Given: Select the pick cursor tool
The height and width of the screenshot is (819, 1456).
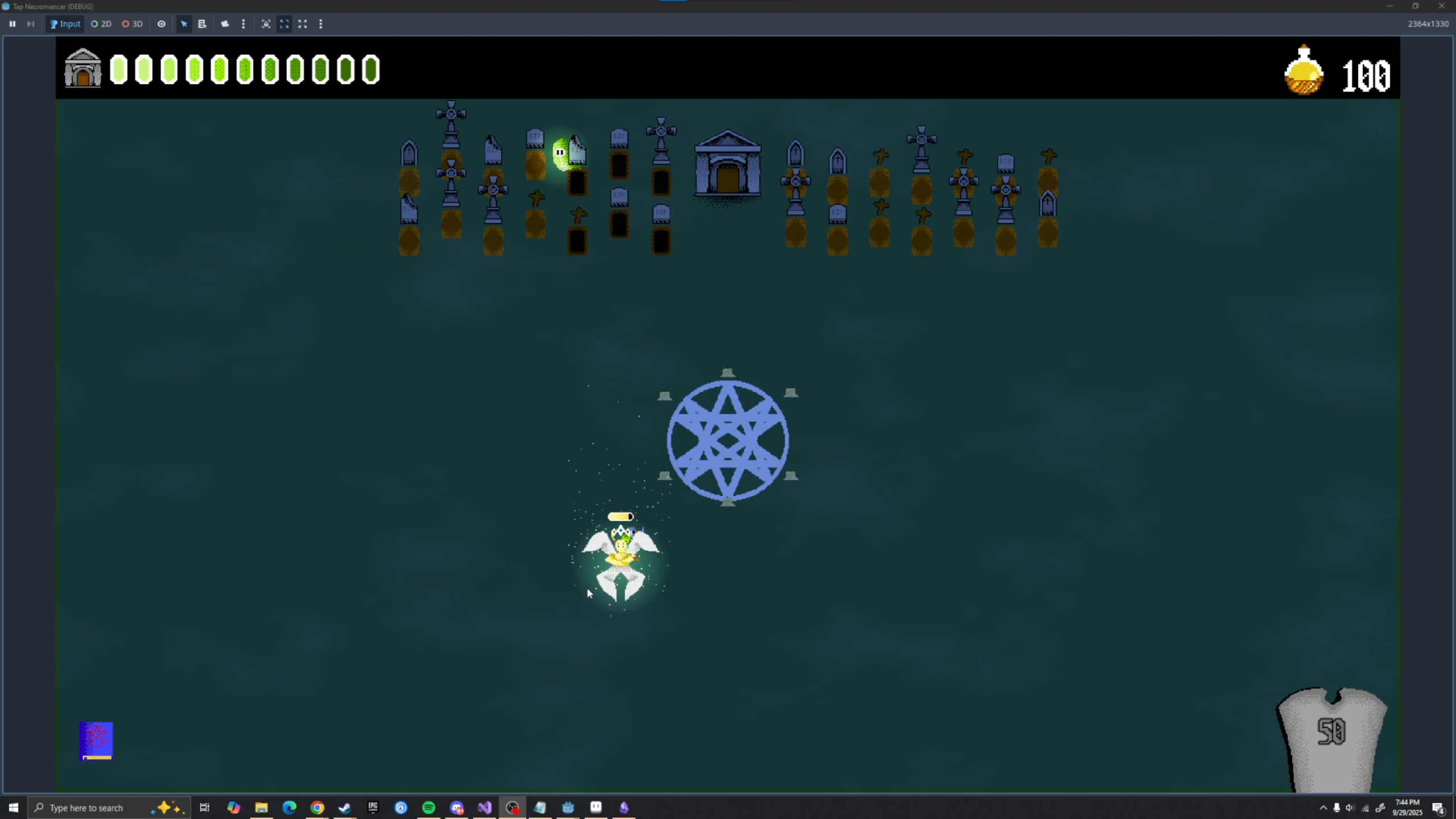Looking at the screenshot, I should click(184, 24).
